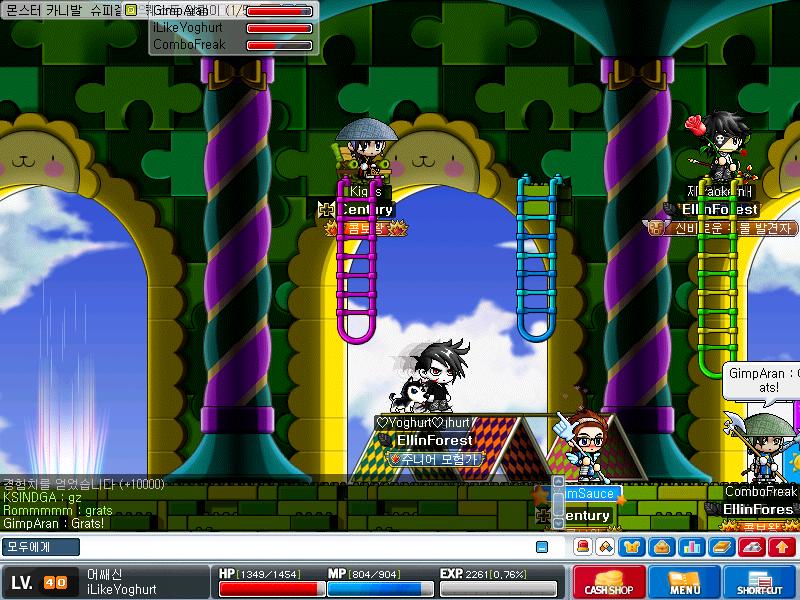
Task: Open the Cash Shop
Action: [x=607, y=582]
